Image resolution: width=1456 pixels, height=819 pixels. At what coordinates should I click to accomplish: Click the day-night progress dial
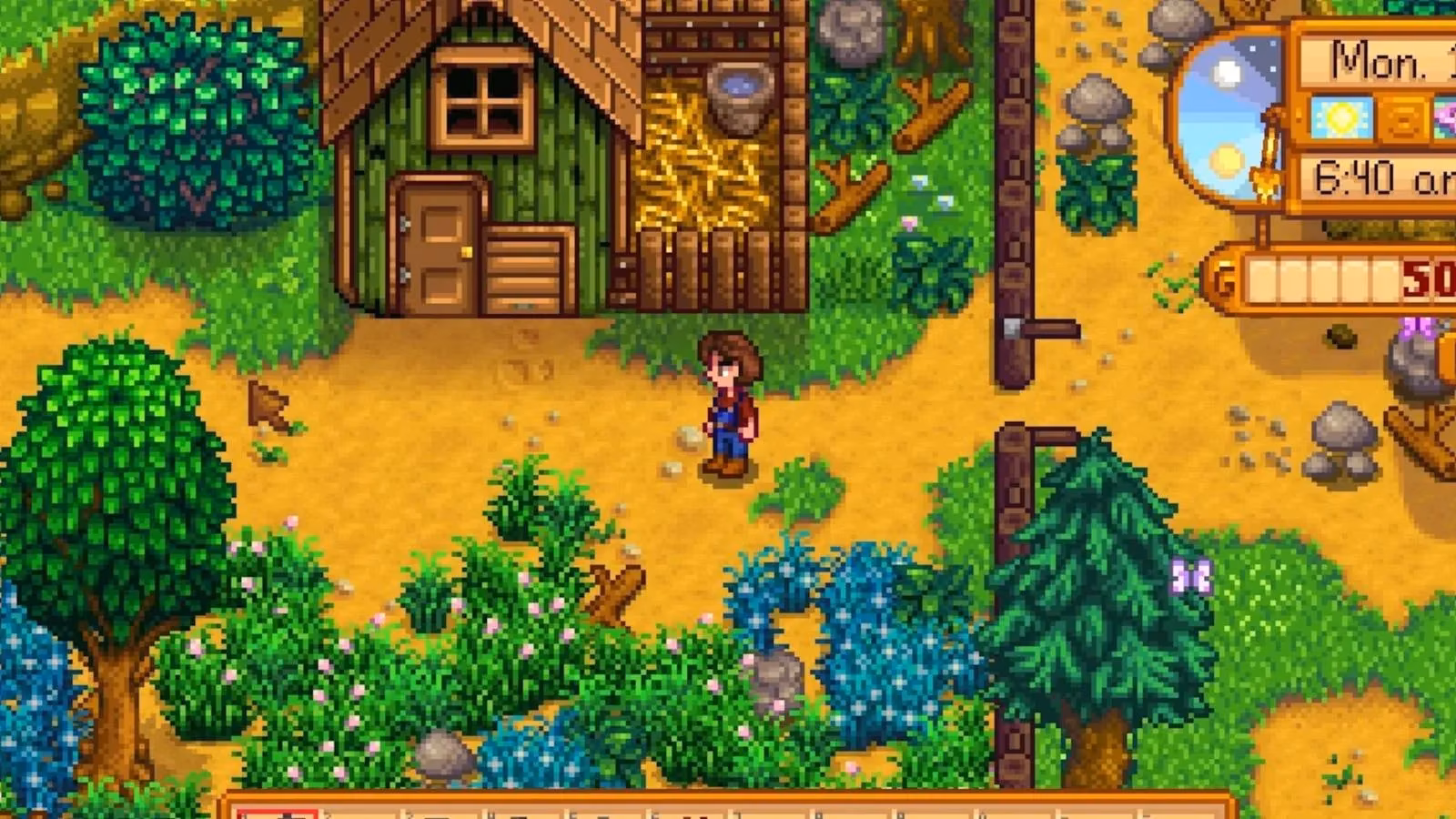point(1223,116)
